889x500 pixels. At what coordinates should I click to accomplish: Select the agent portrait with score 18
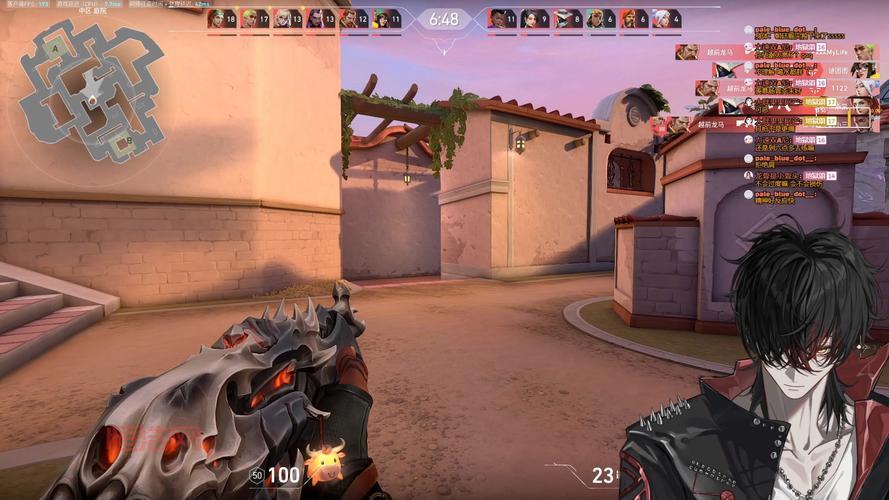[216, 18]
